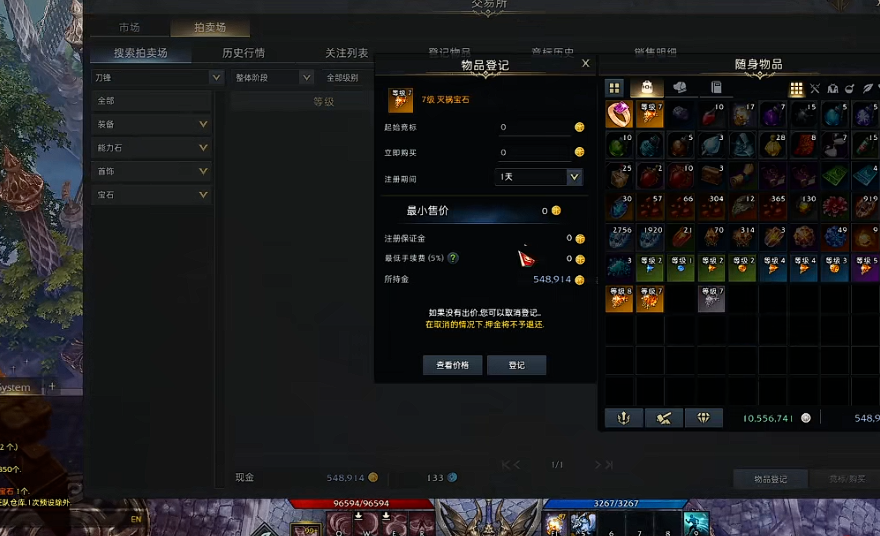Open the 注册期间 duration dropdown
This screenshot has height=536, width=880.
(540, 177)
